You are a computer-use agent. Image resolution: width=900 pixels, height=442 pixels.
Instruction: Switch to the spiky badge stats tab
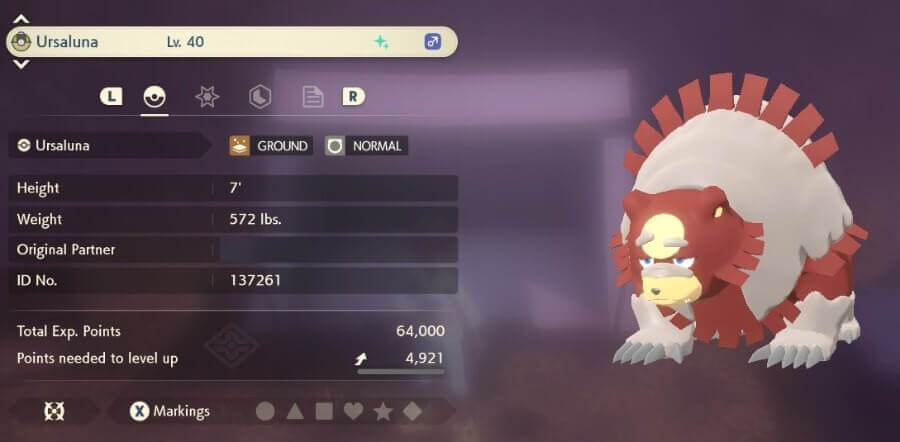(x=207, y=97)
